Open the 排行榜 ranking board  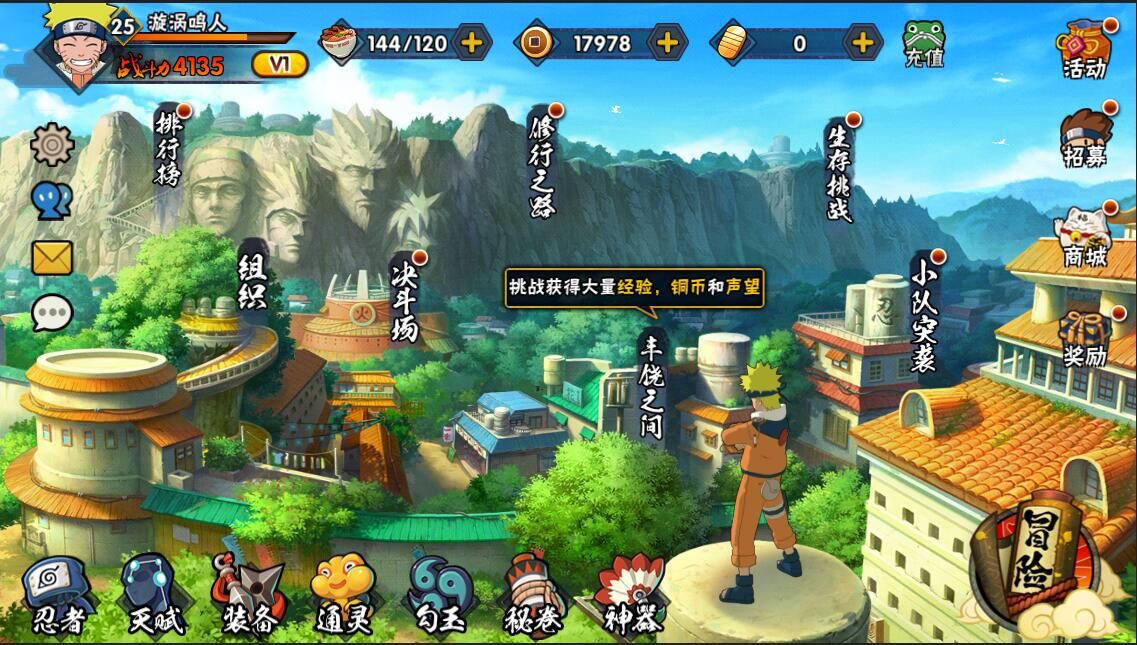point(168,148)
